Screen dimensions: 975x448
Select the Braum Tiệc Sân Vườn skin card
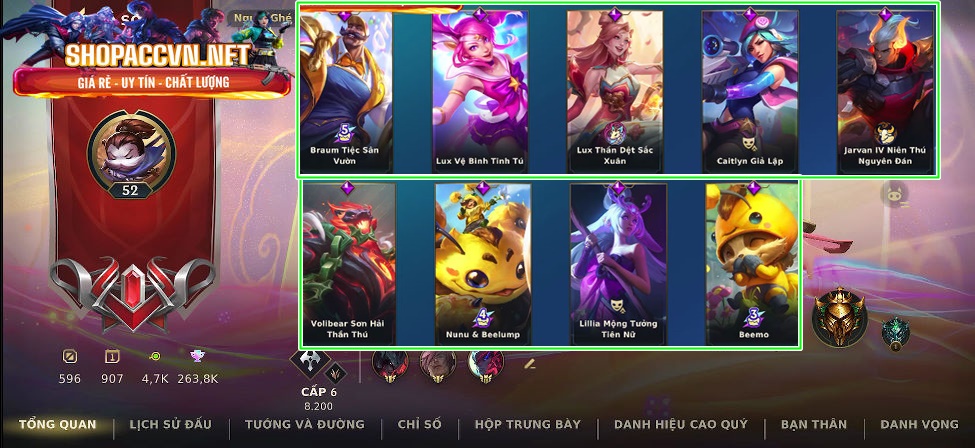(x=345, y=92)
